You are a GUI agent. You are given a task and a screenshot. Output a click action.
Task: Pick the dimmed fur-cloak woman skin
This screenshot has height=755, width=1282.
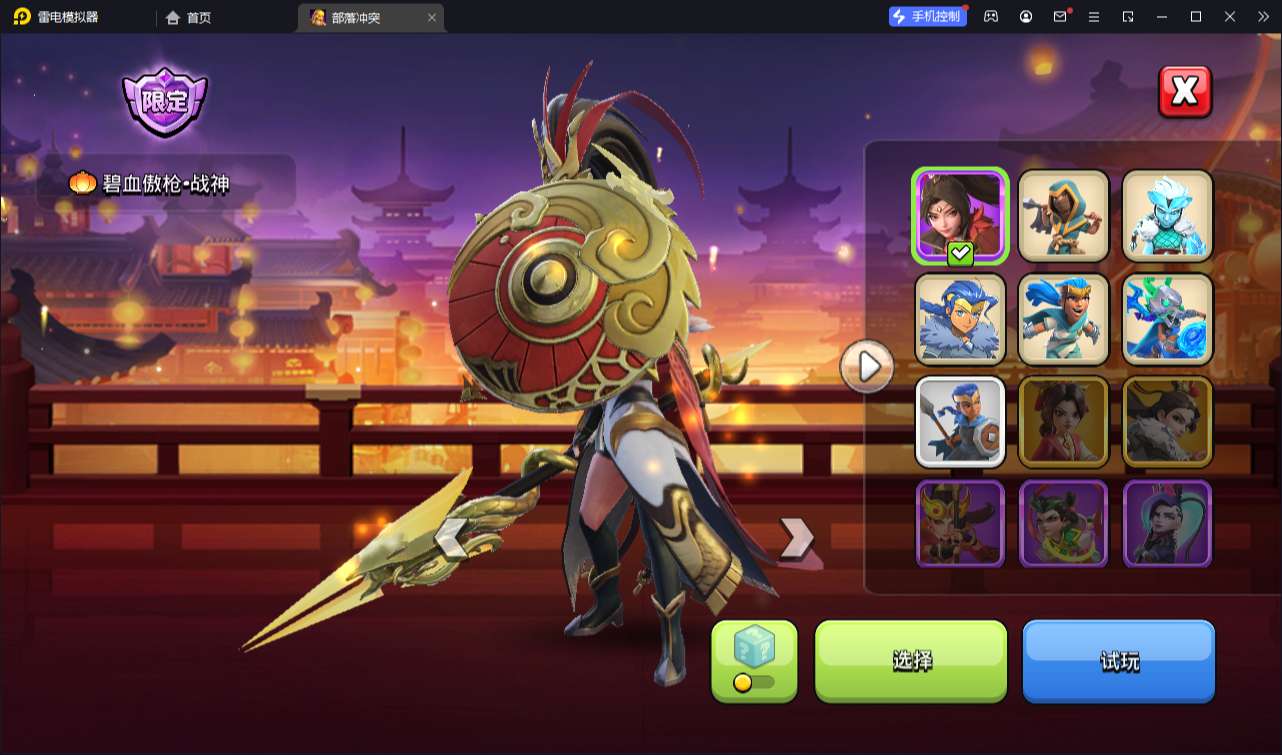[1167, 422]
